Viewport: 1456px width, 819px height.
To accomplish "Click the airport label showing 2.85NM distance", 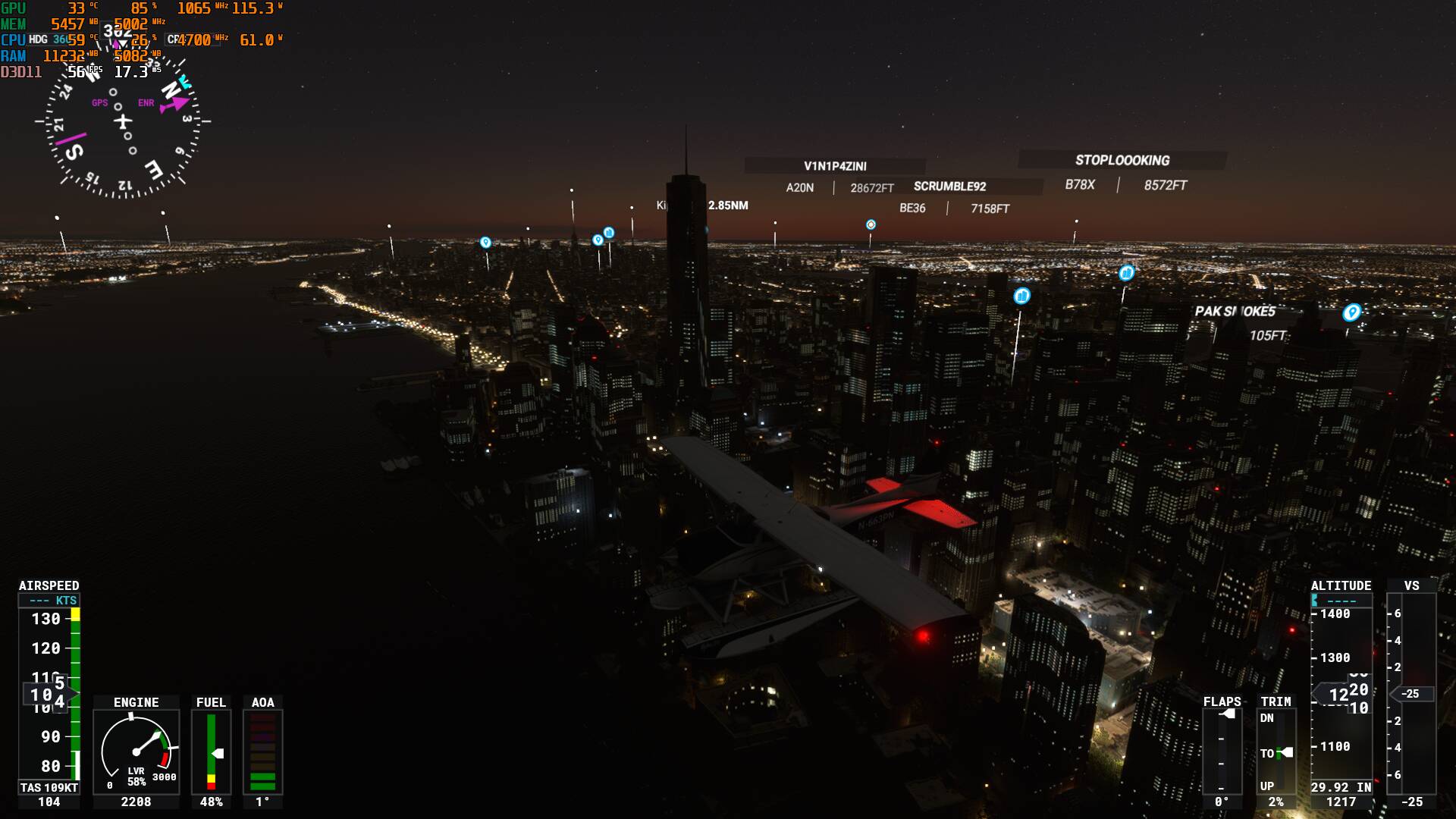I will click(x=701, y=205).
